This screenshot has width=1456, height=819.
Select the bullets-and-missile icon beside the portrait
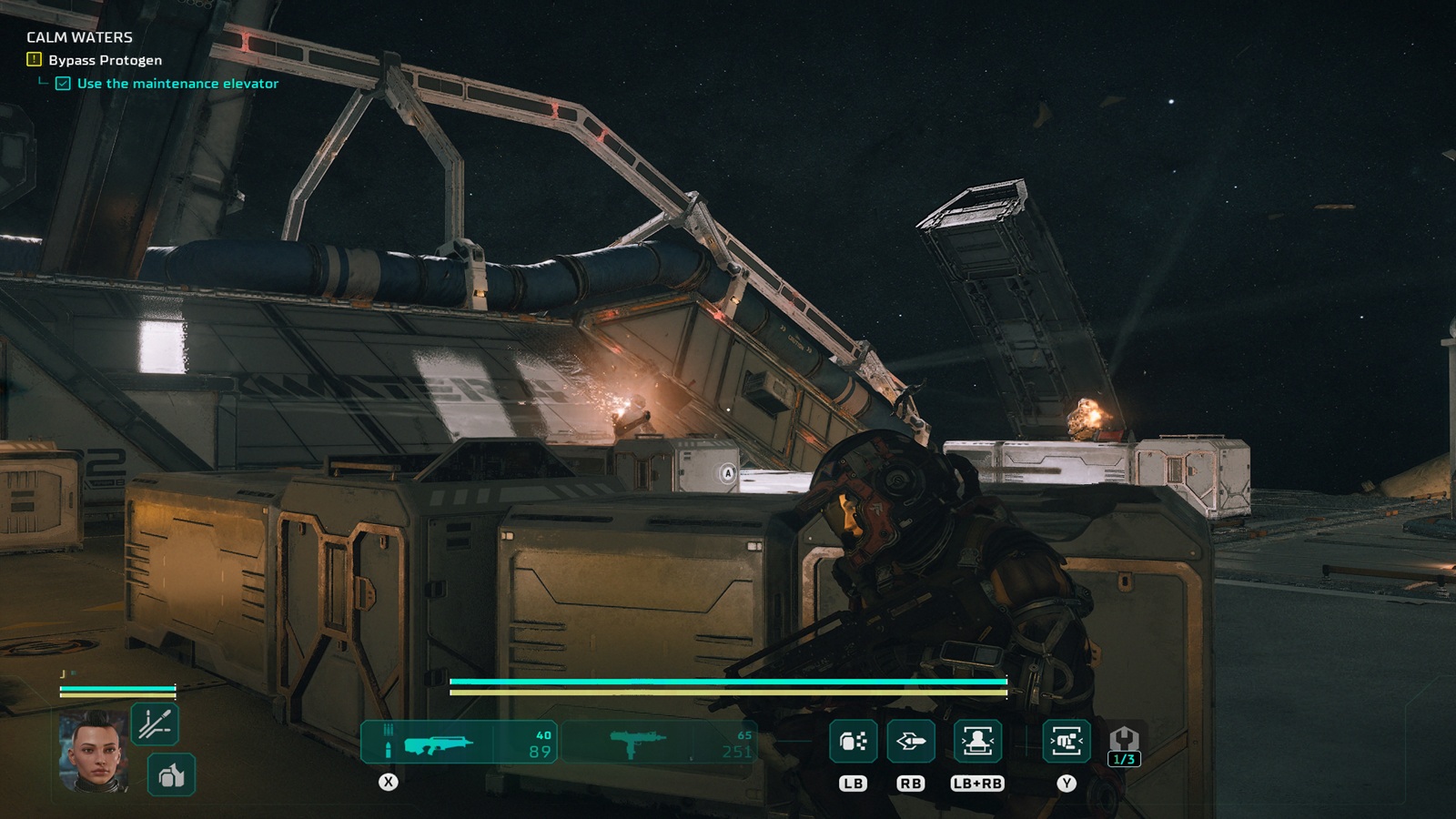tap(154, 724)
